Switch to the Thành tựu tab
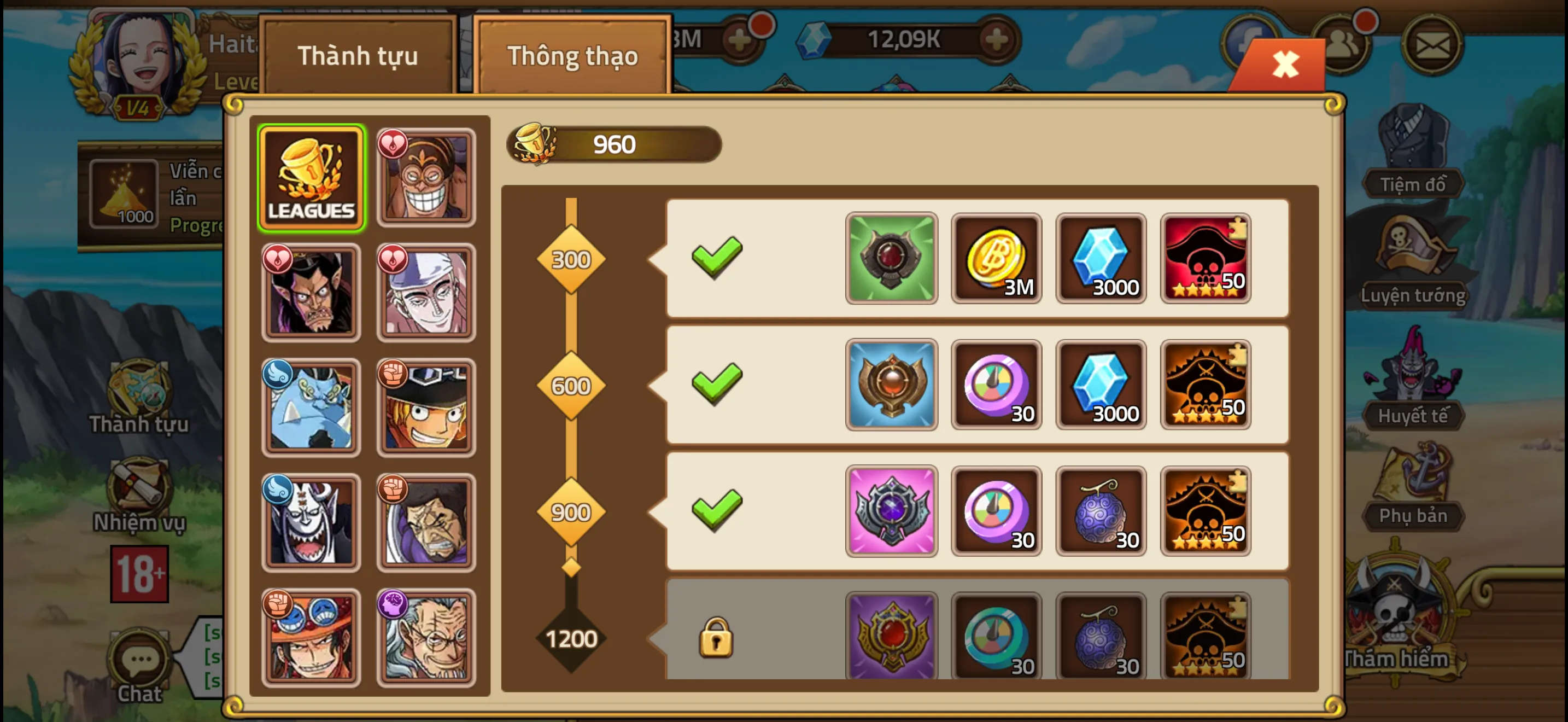Image resolution: width=1568 pixels, height=722 pixels. [x=358, y=56]
